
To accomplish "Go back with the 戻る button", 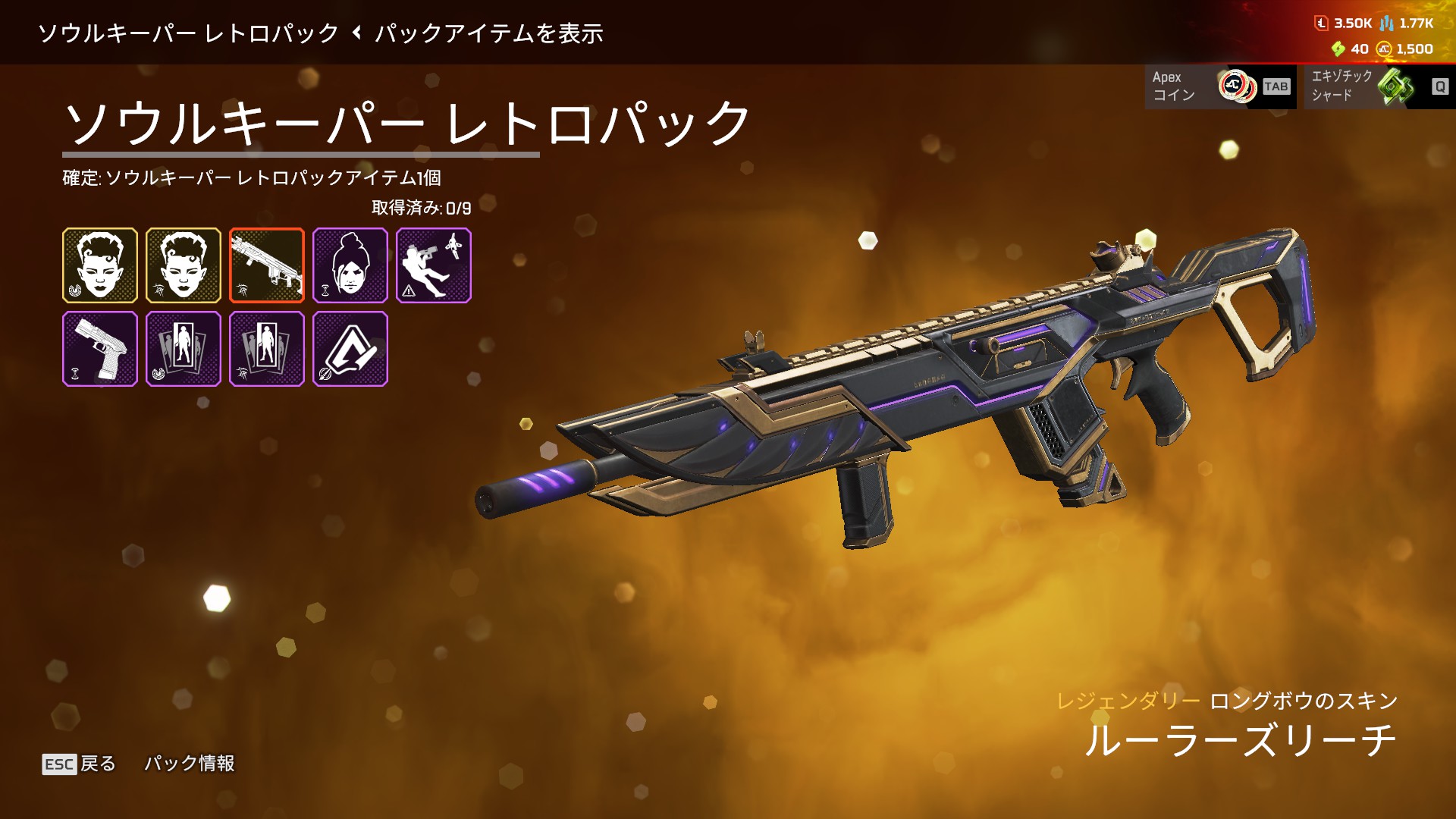I will coord(80,764).
